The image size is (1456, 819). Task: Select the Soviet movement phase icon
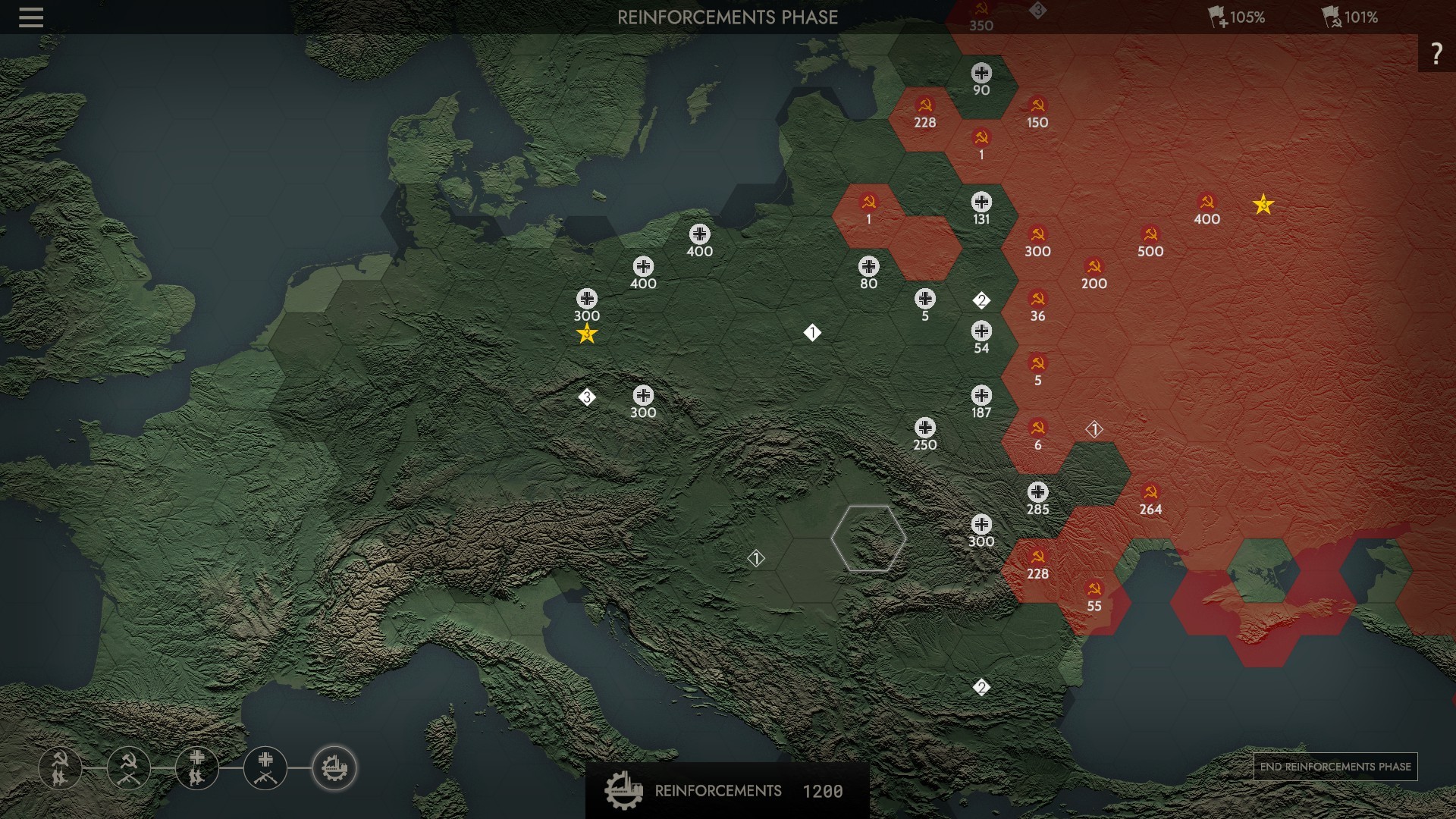(60, 768)
